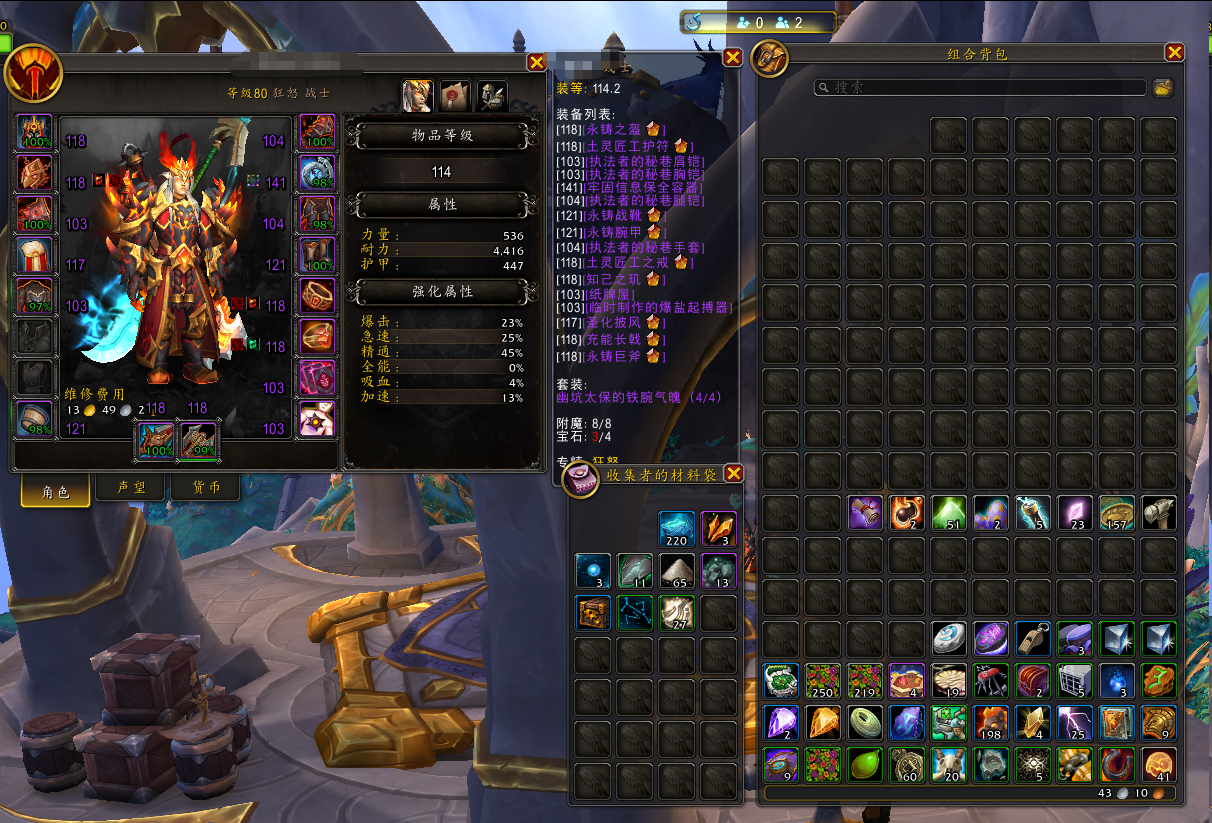Switch to the Reputation (声望) tab

tap(131, 489)
